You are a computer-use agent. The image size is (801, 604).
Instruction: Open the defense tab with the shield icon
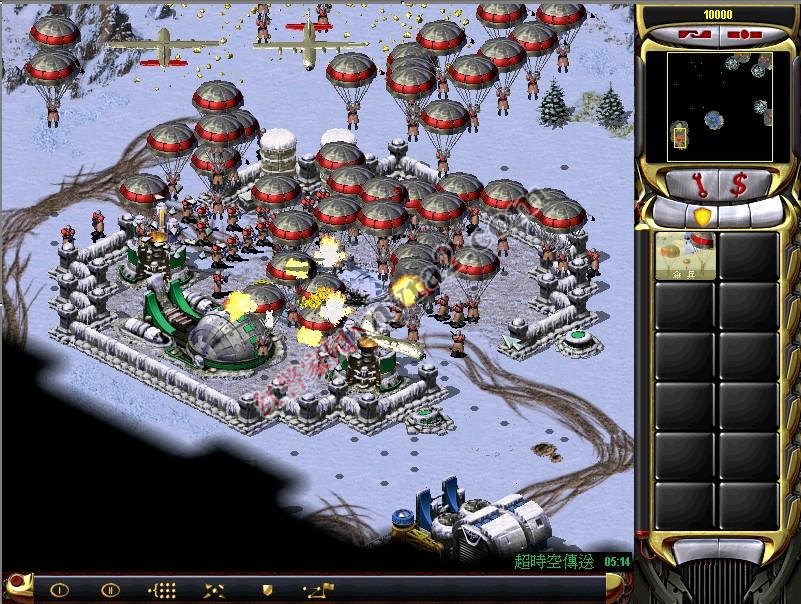coord(702,215)
